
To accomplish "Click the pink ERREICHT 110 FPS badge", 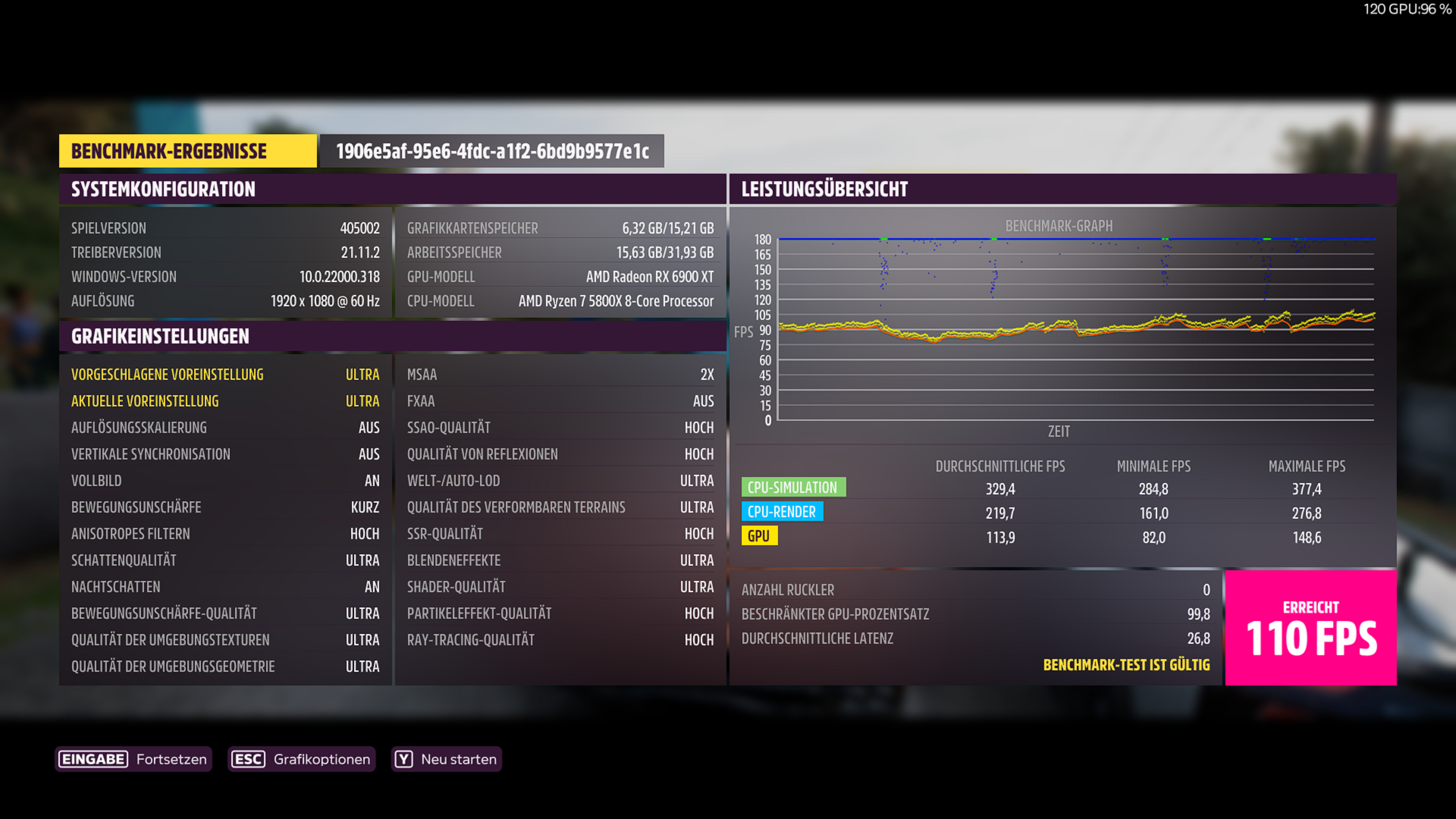I will (1311, 628).
